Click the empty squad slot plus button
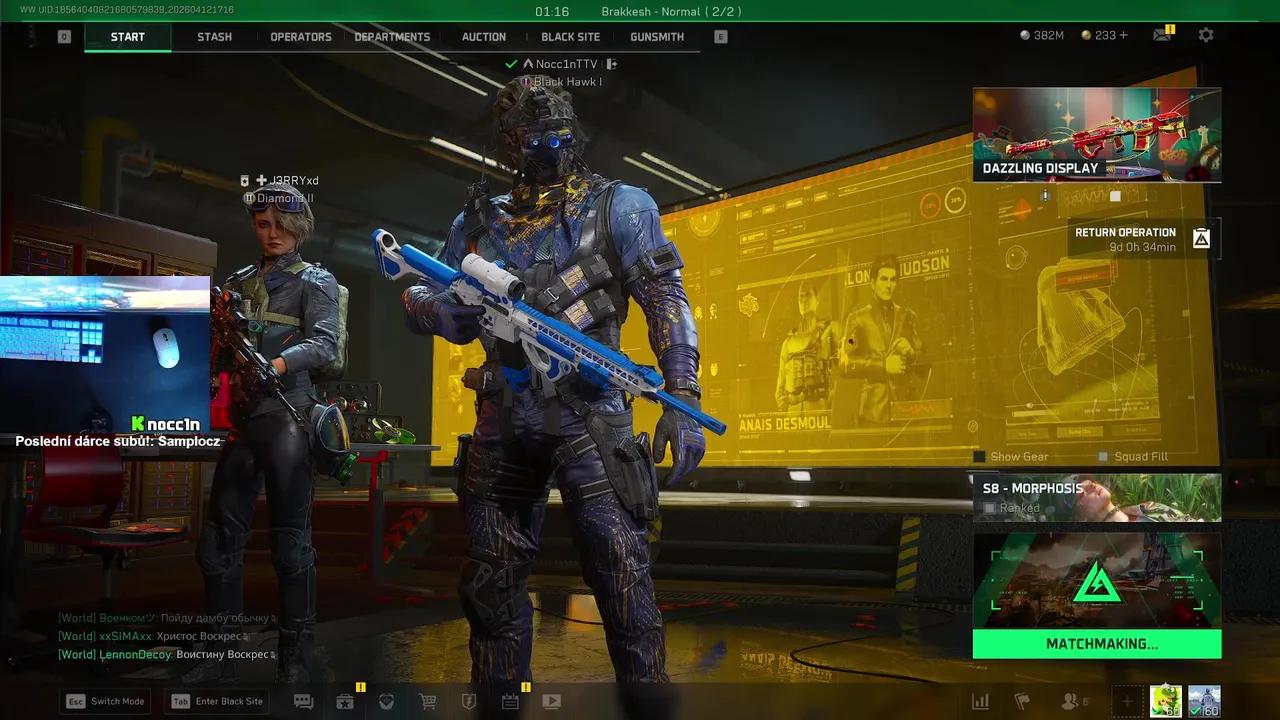Viewport: 1280px width, 720px height. click(1126, 701)
